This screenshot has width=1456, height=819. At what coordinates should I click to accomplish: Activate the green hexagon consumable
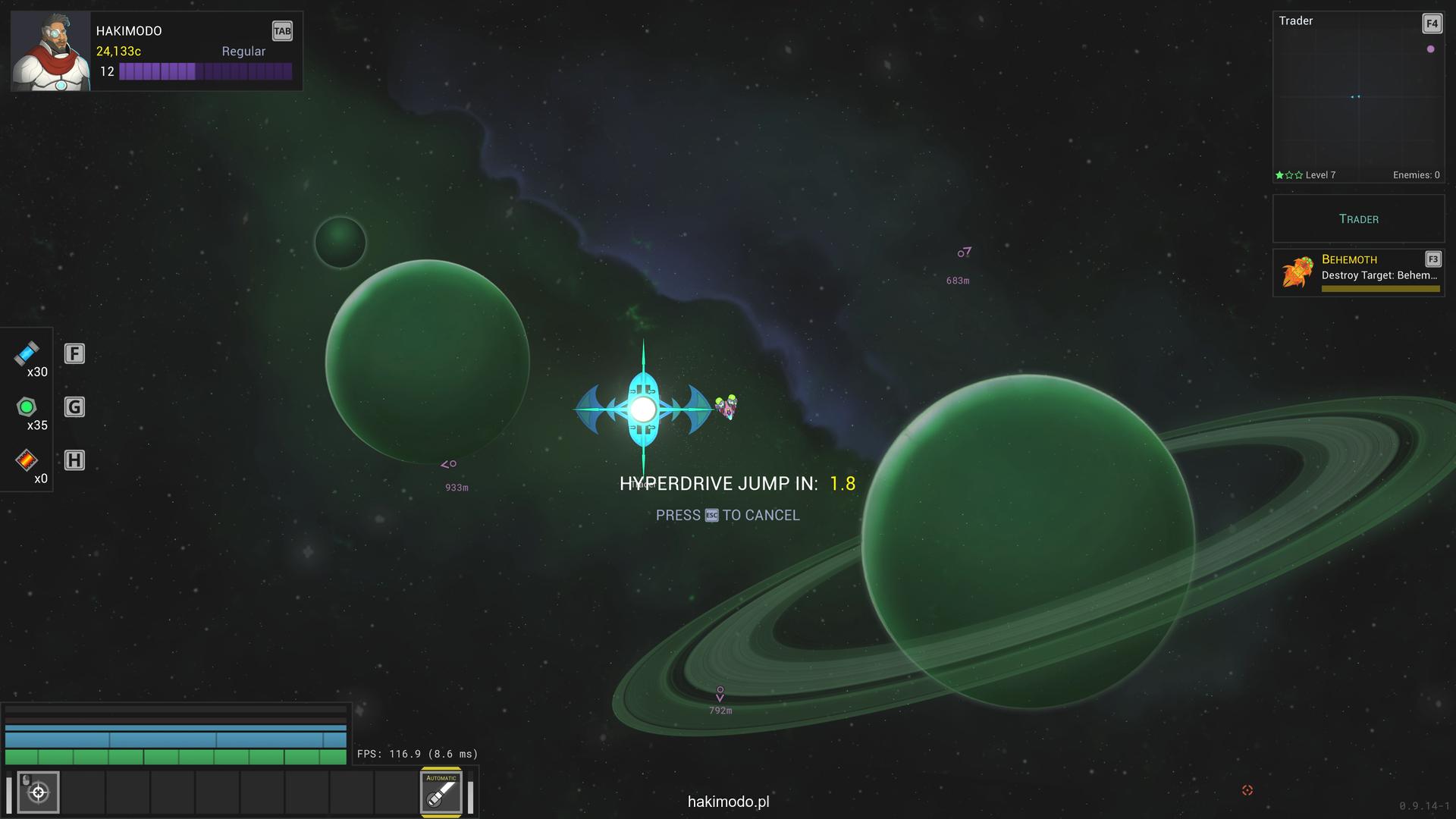[27, 407]
